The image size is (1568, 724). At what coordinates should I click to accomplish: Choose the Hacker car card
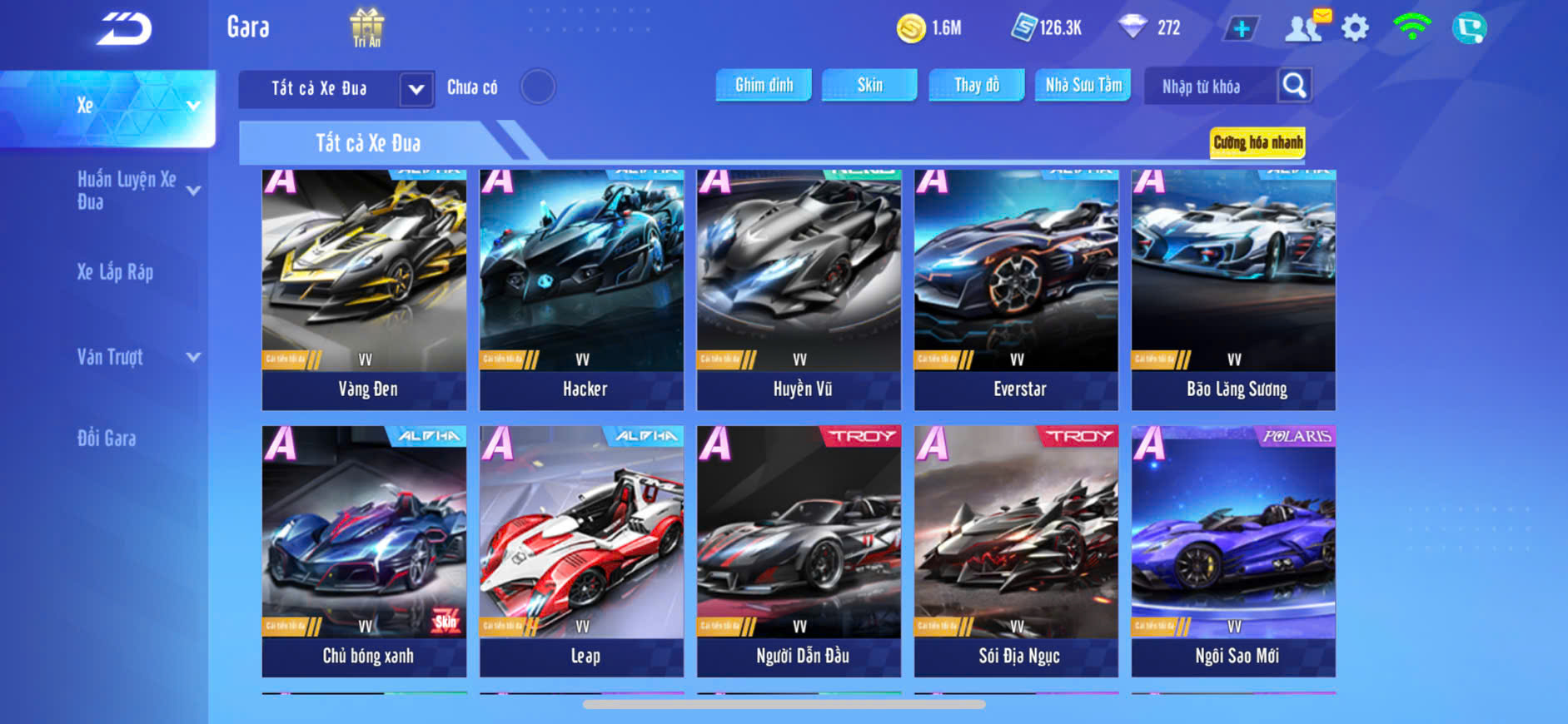[582, 289]
